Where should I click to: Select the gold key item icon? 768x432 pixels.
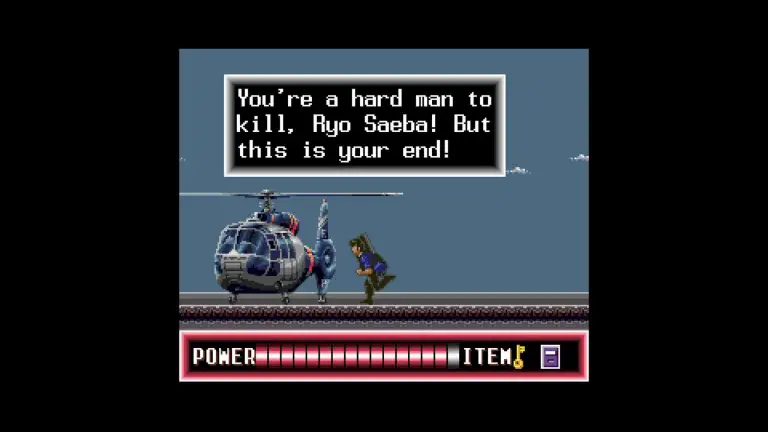click(519, 357)
